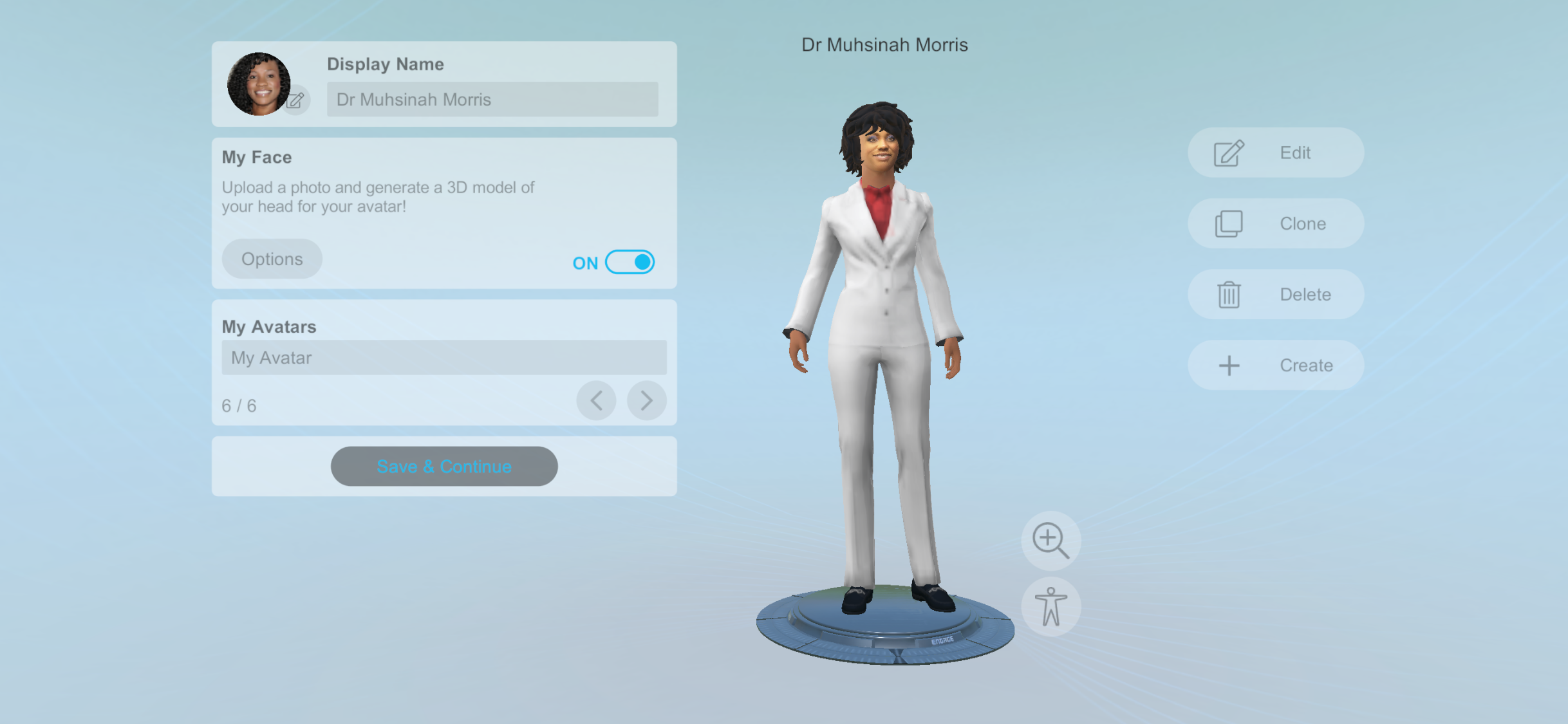Open the My Avatar selection field
Screen dimensions: 1568x724
coord(443,357)
